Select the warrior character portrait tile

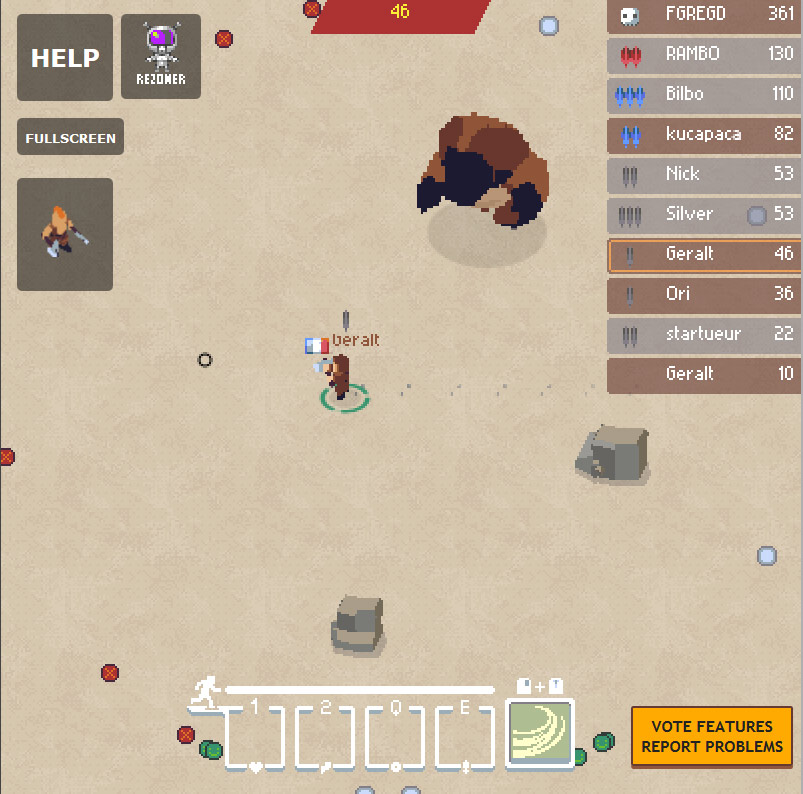(65, 234)
